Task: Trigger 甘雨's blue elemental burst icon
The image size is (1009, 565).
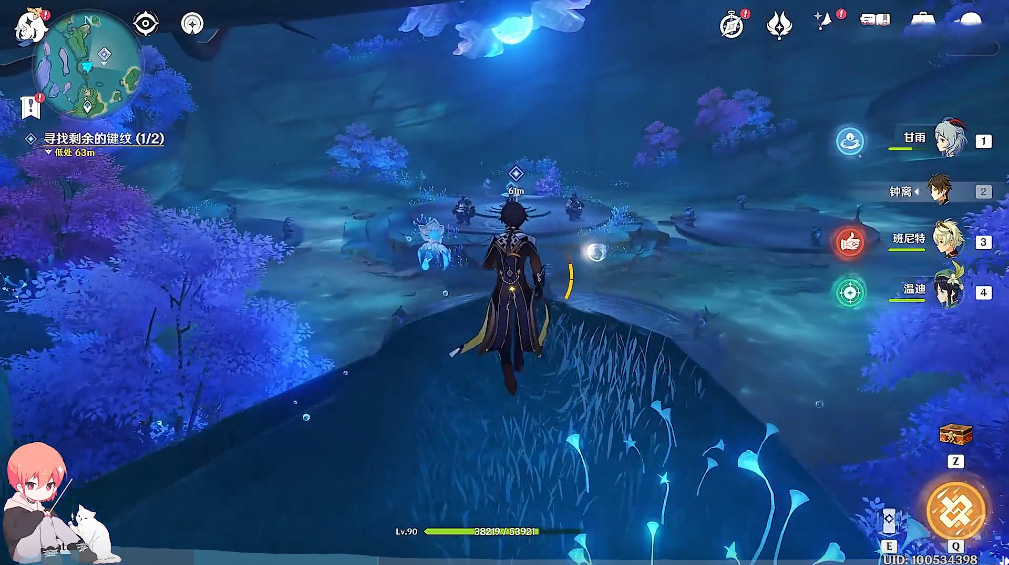Action: 850,141
